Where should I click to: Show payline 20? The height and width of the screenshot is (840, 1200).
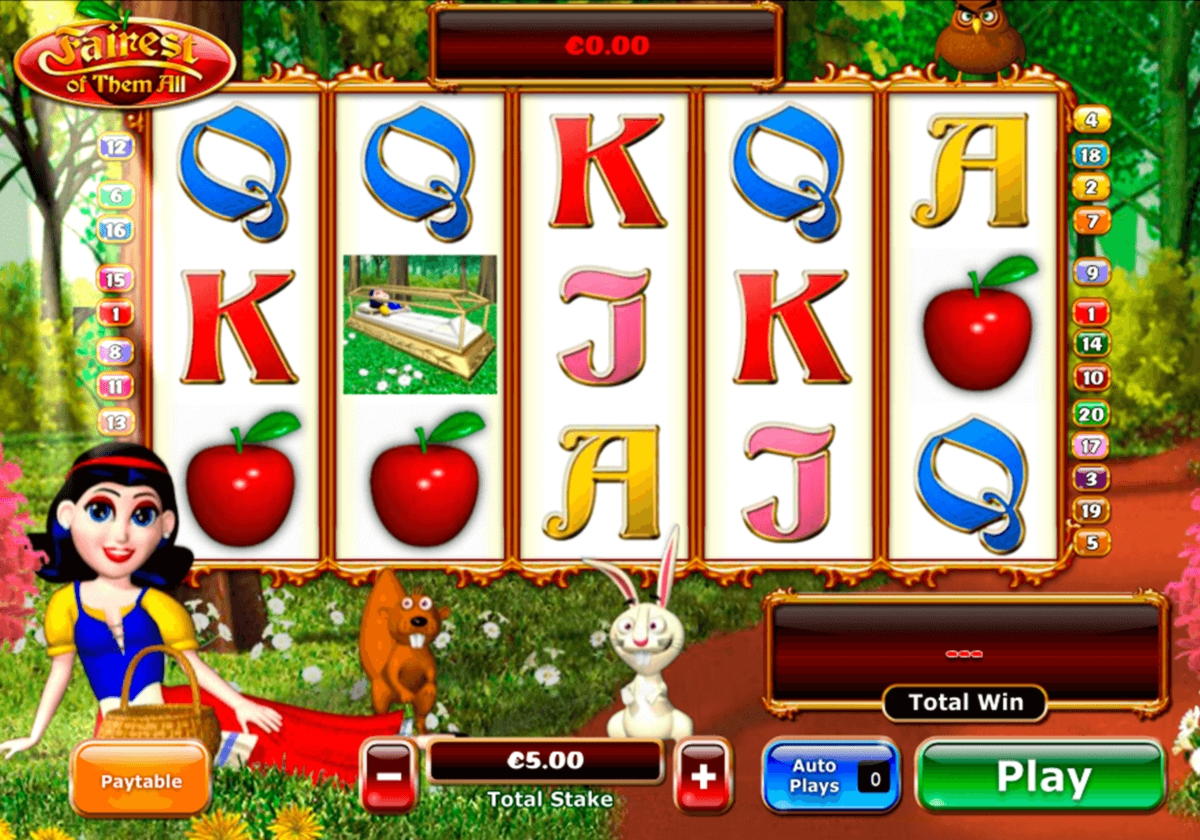point(1092,412)
